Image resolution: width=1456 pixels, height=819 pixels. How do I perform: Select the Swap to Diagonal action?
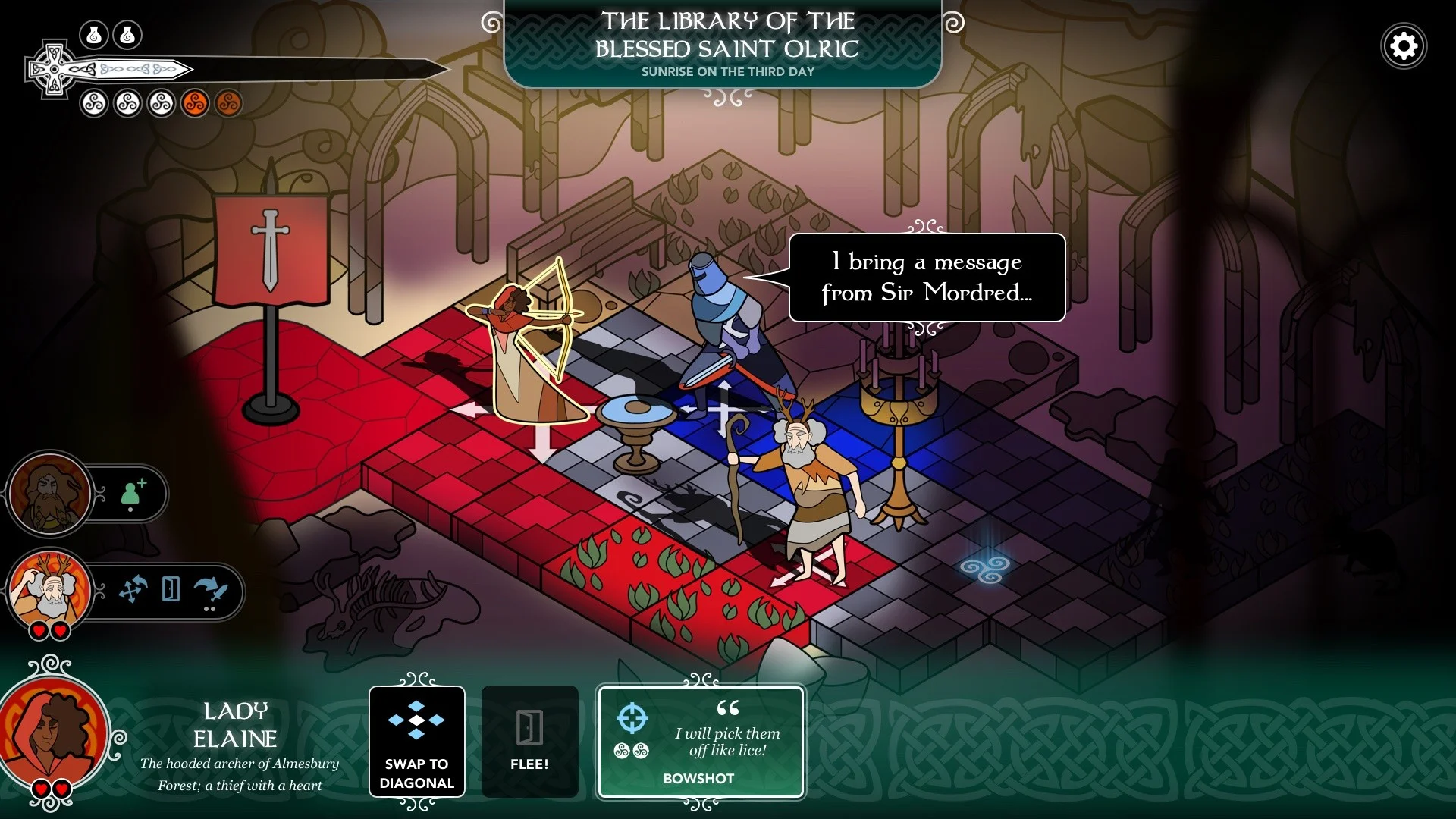coord(416,741)
